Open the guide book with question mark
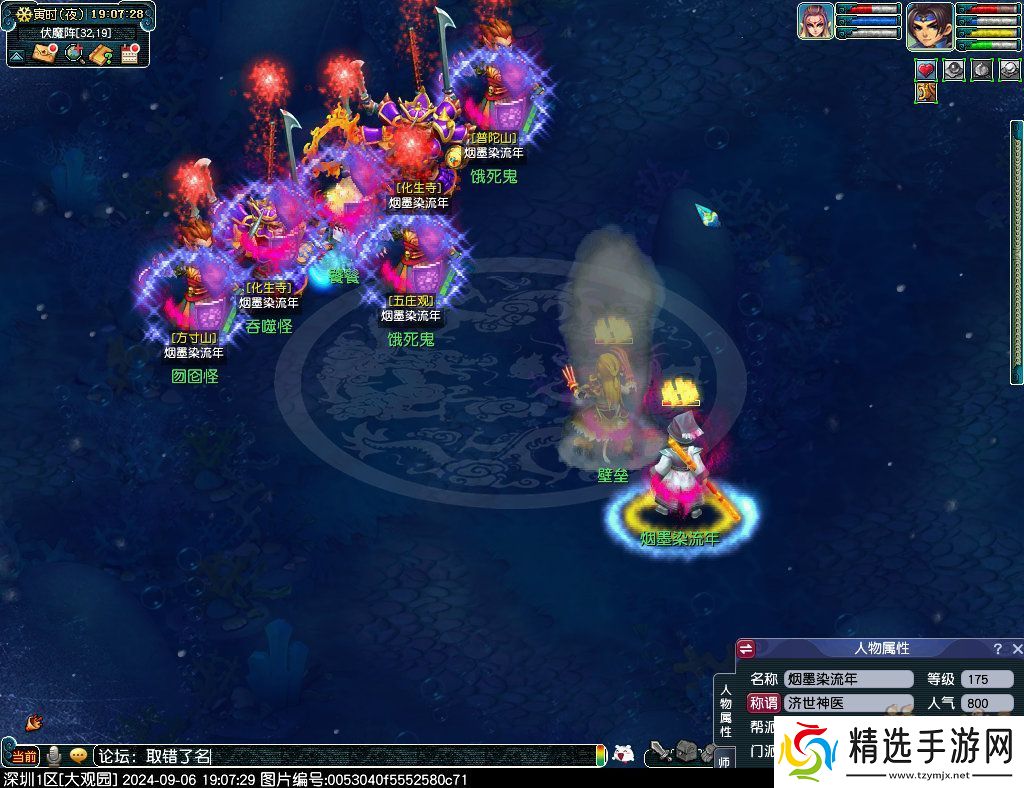Image resolution: width=1024 pixels, height=788 pixels. pos(101,54)
